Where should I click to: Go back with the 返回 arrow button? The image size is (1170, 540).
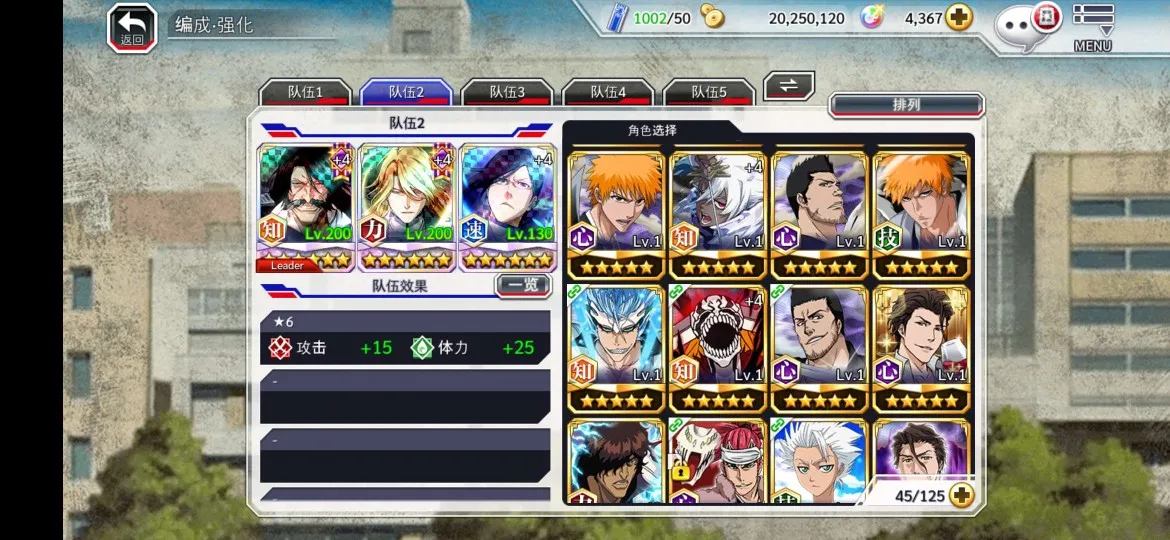coord(132,27)
